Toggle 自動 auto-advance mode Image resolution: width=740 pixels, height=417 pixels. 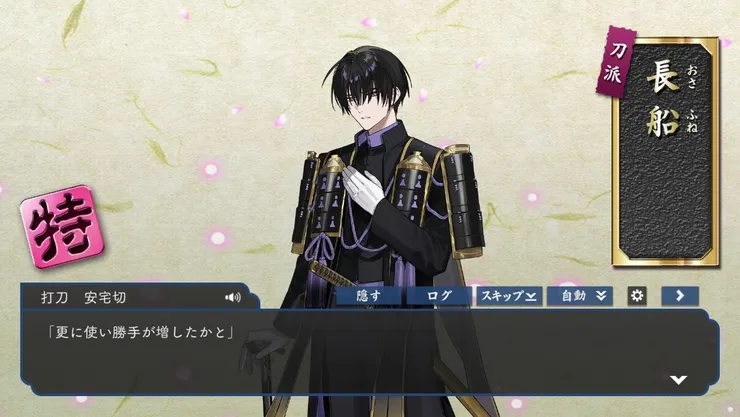579,296
